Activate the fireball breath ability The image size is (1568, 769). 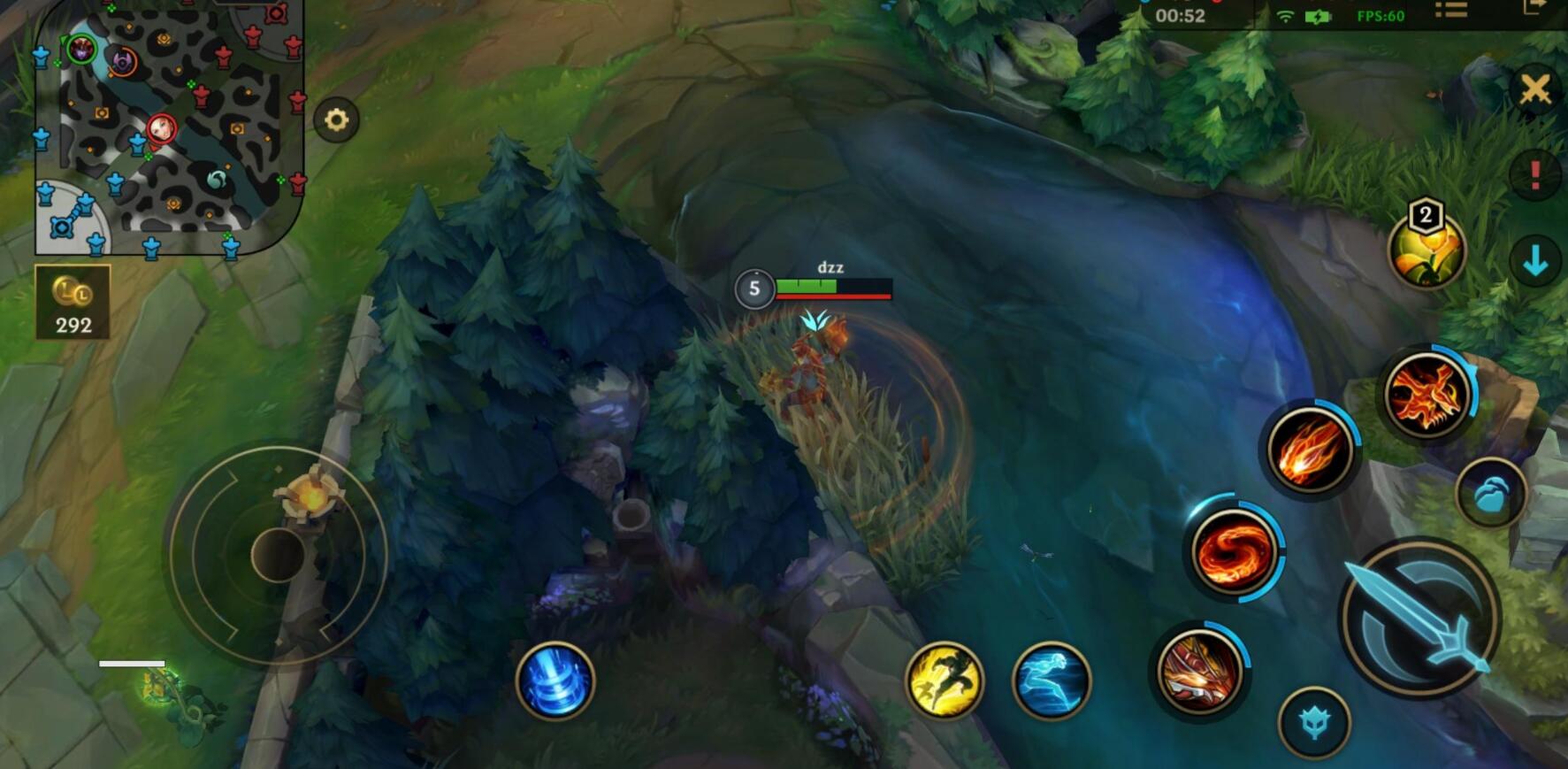[1310, 450]
